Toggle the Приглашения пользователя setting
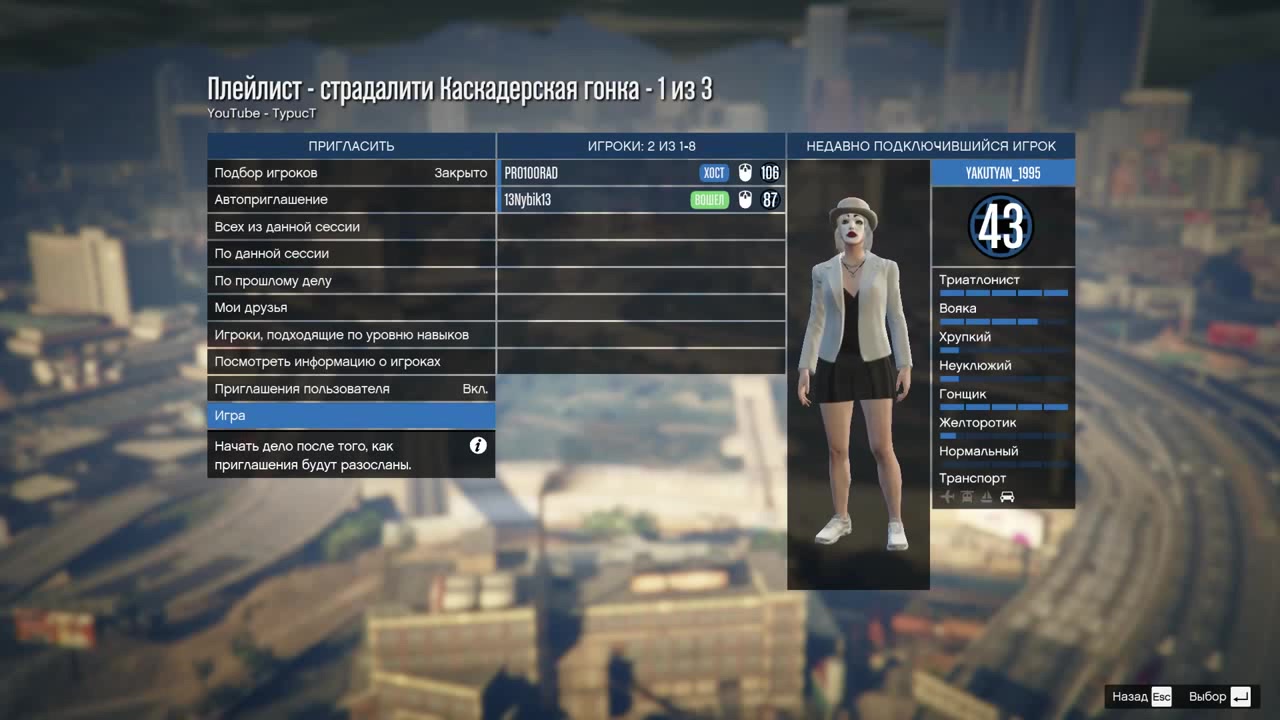The height and width of the screenshot is (720, 1280). point(350,389)
